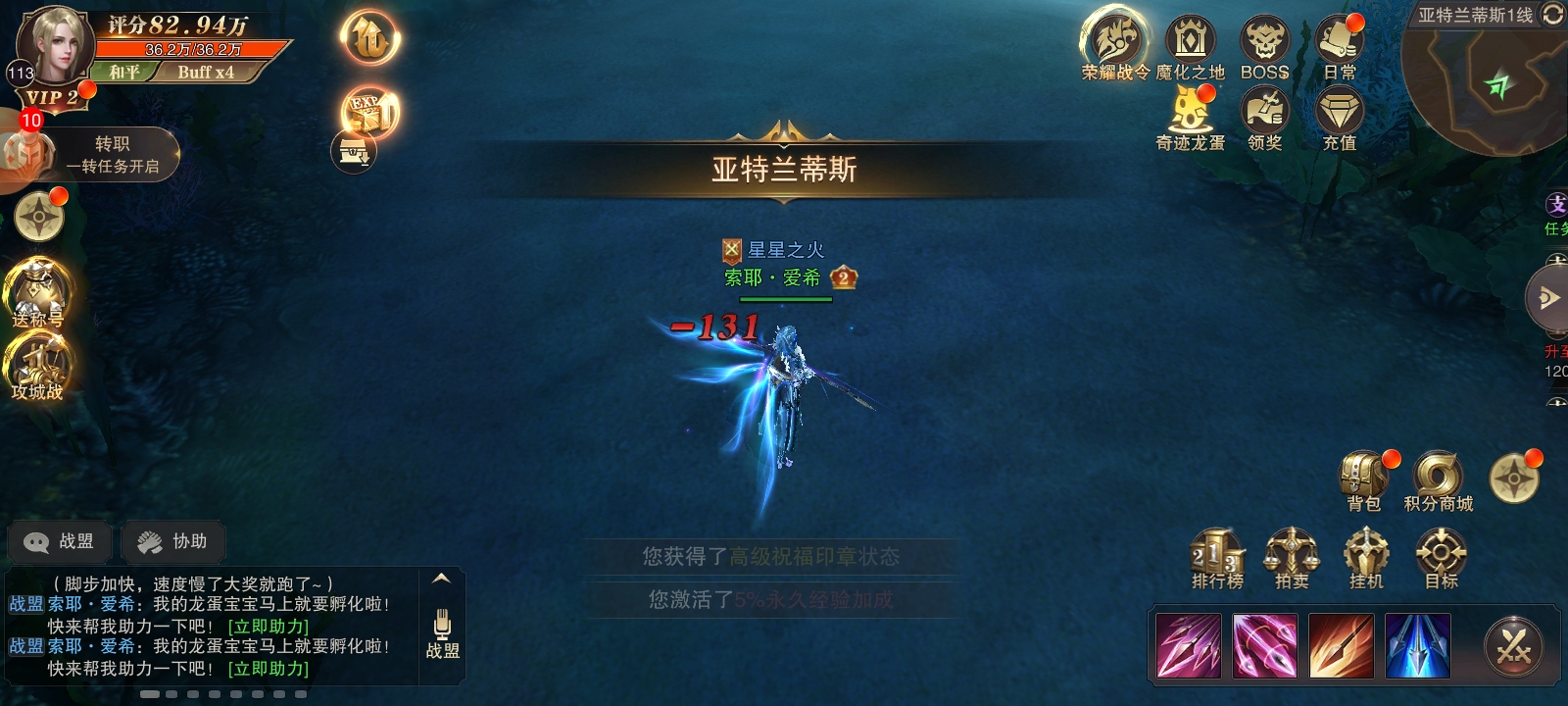Open the 背包 inventory bag
Viewport: 1568px width, 706px height.
click(1363, 479)
